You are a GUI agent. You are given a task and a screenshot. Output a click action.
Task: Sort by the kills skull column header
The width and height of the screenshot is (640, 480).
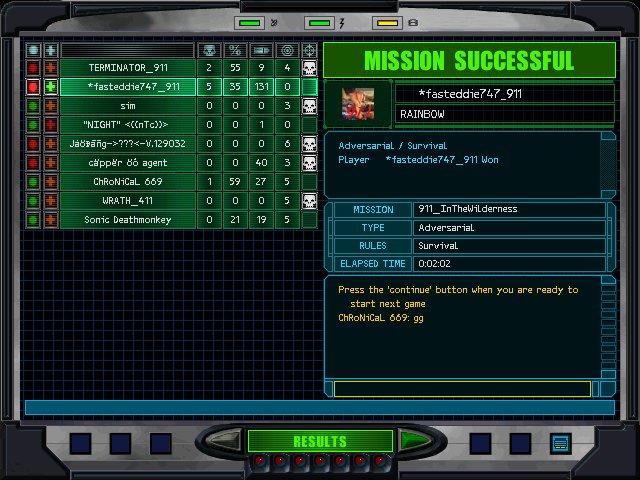pos(209,50)
